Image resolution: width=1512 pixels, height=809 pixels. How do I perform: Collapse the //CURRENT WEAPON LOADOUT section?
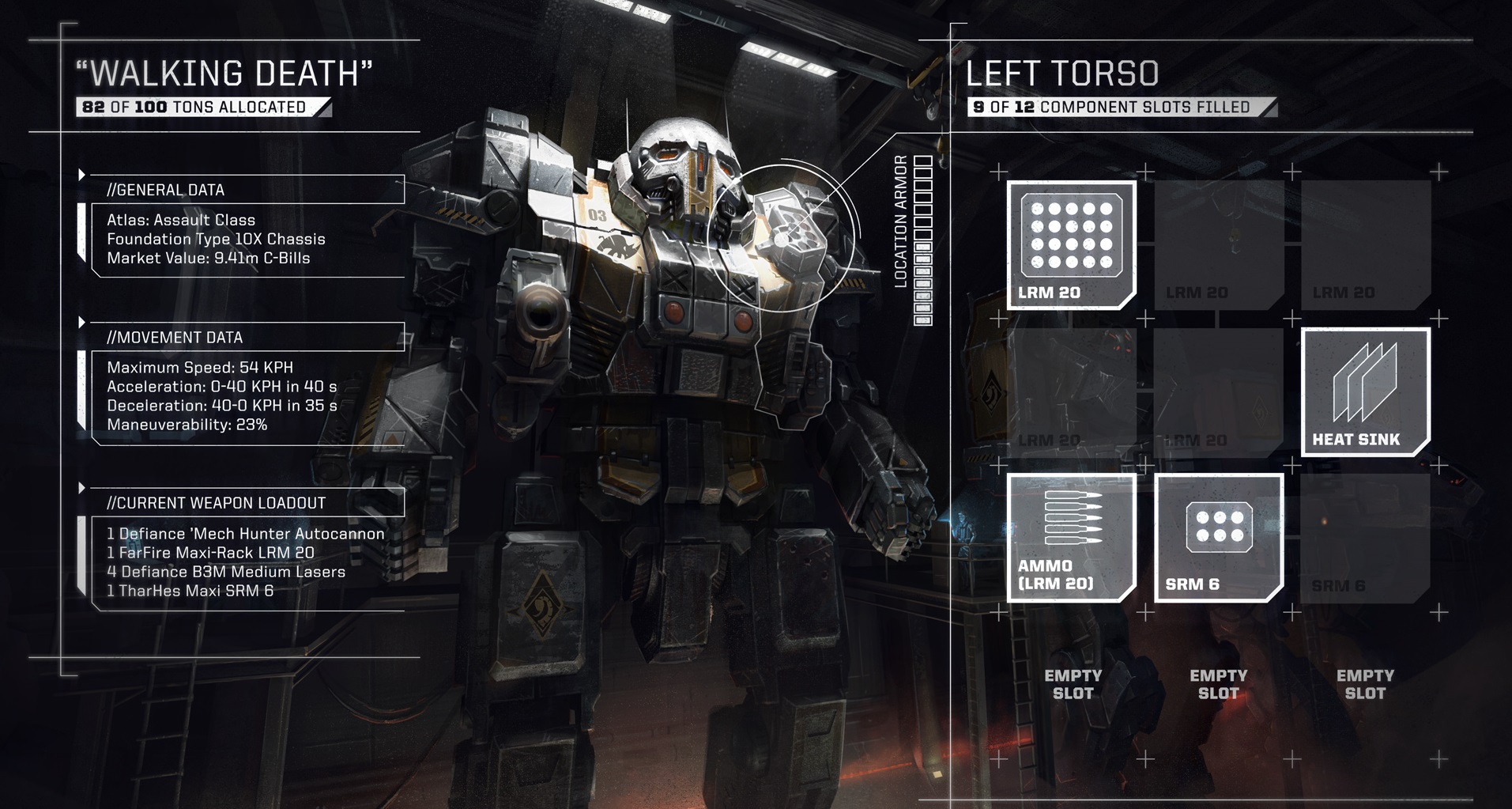click(x=216, y=501)
